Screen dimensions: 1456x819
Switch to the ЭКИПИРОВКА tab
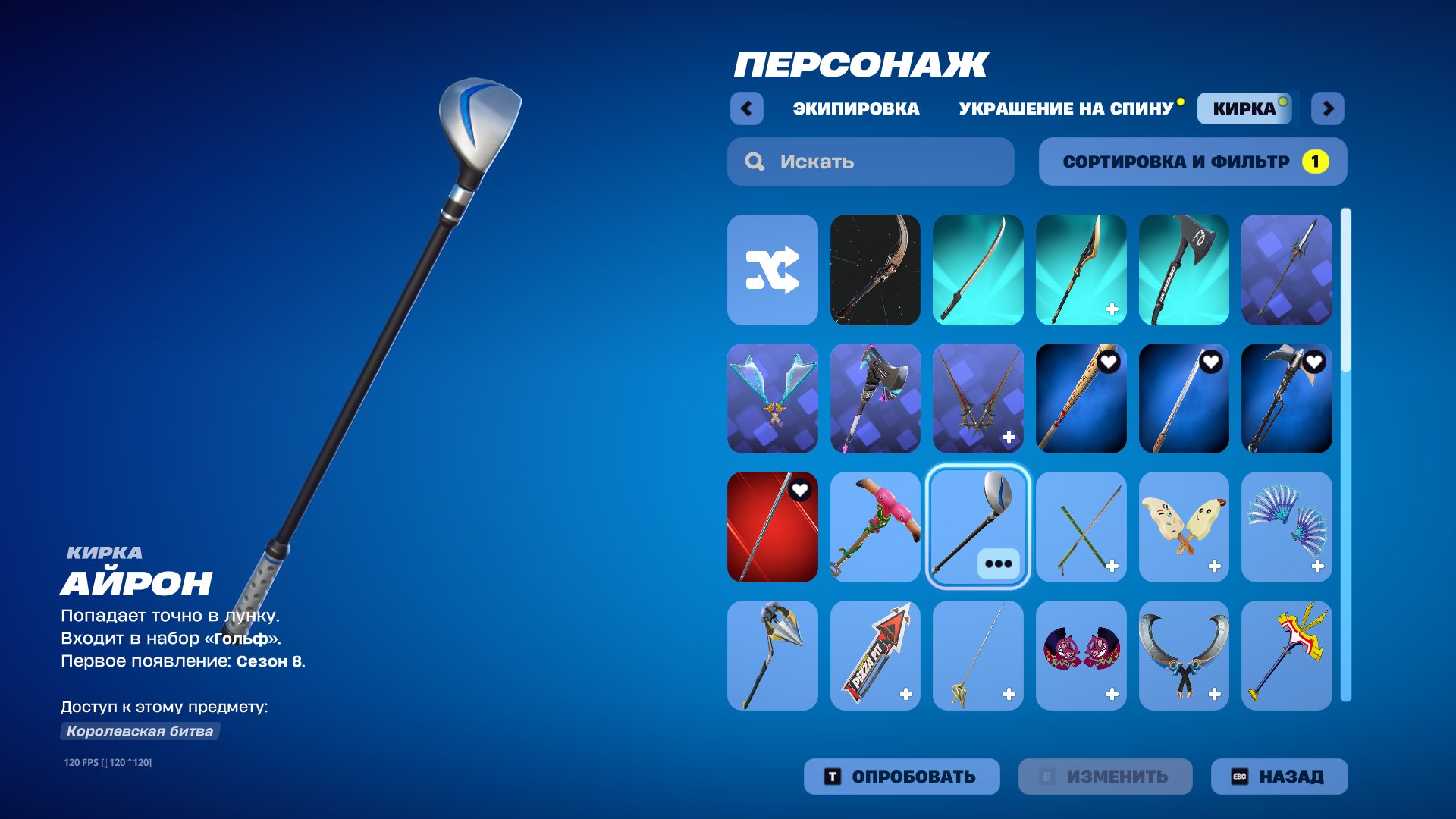tap(855, 108)
